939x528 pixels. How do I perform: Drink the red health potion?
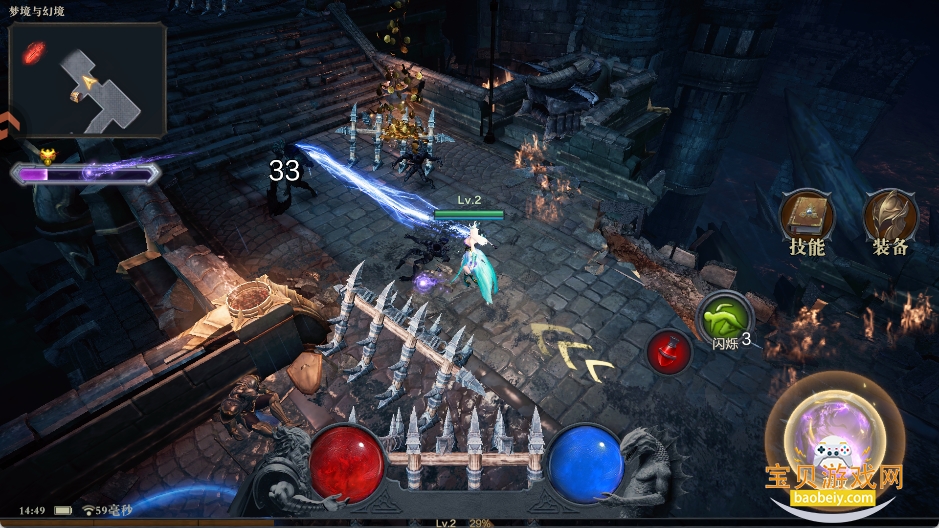tap(669, 352)
